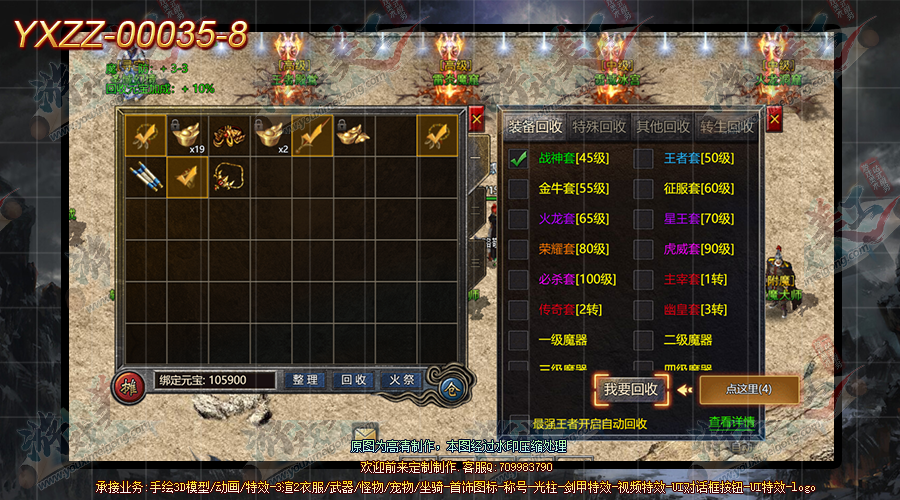Viewport: 900px width, 500px height.
Task: Open the 查看详情 details link
Action: 732,423
